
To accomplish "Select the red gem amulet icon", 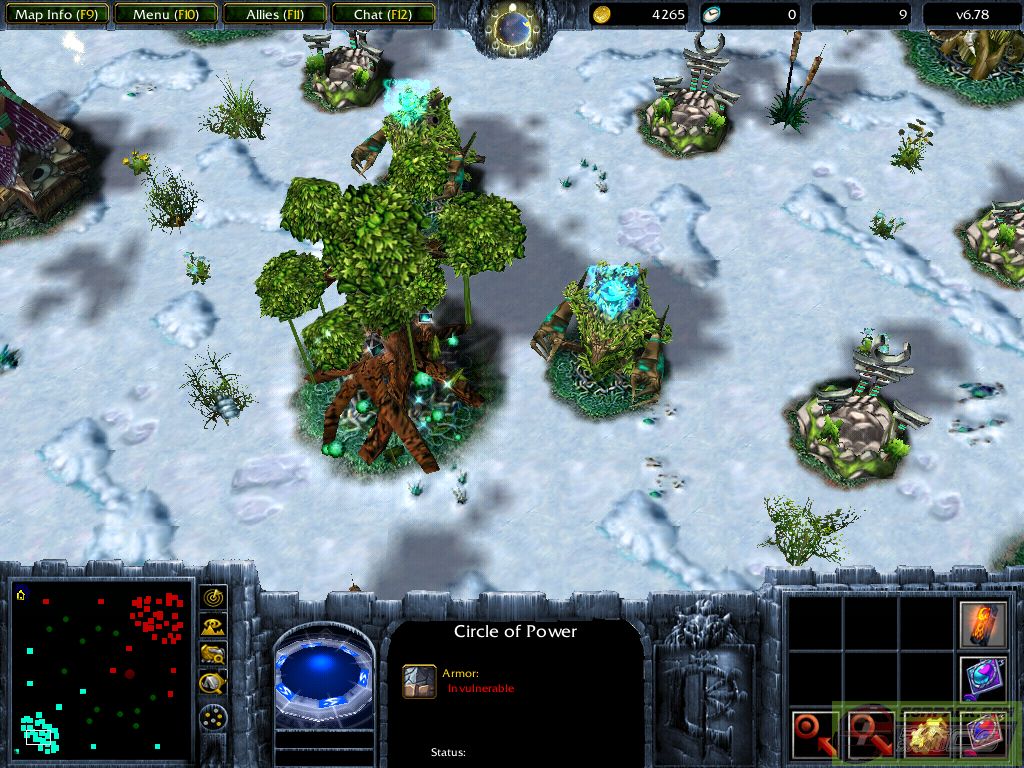I will pos(981,733).
